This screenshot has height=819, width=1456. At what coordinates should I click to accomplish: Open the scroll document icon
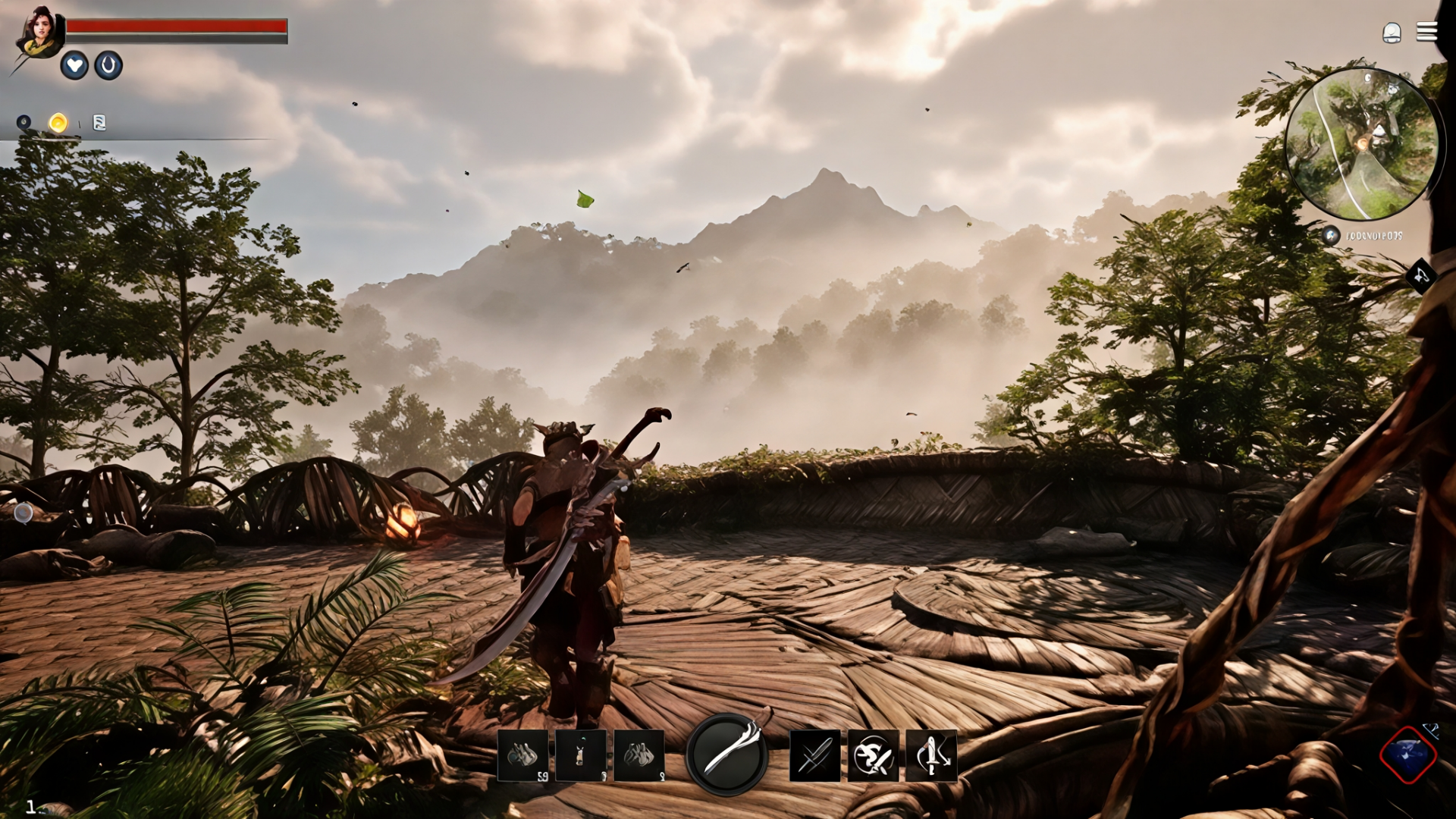[99, 123]
